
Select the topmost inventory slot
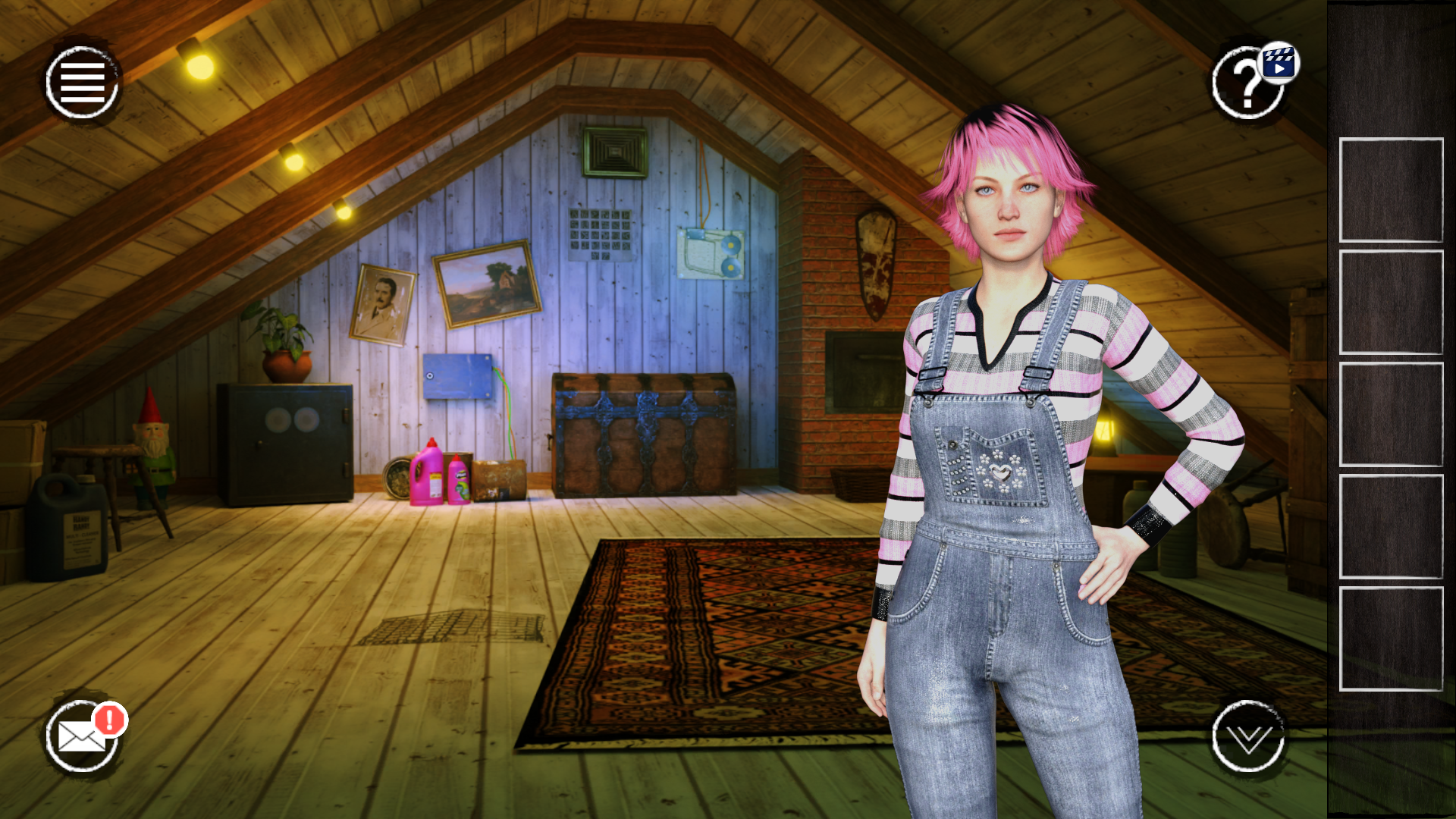tap(1392, 190)
